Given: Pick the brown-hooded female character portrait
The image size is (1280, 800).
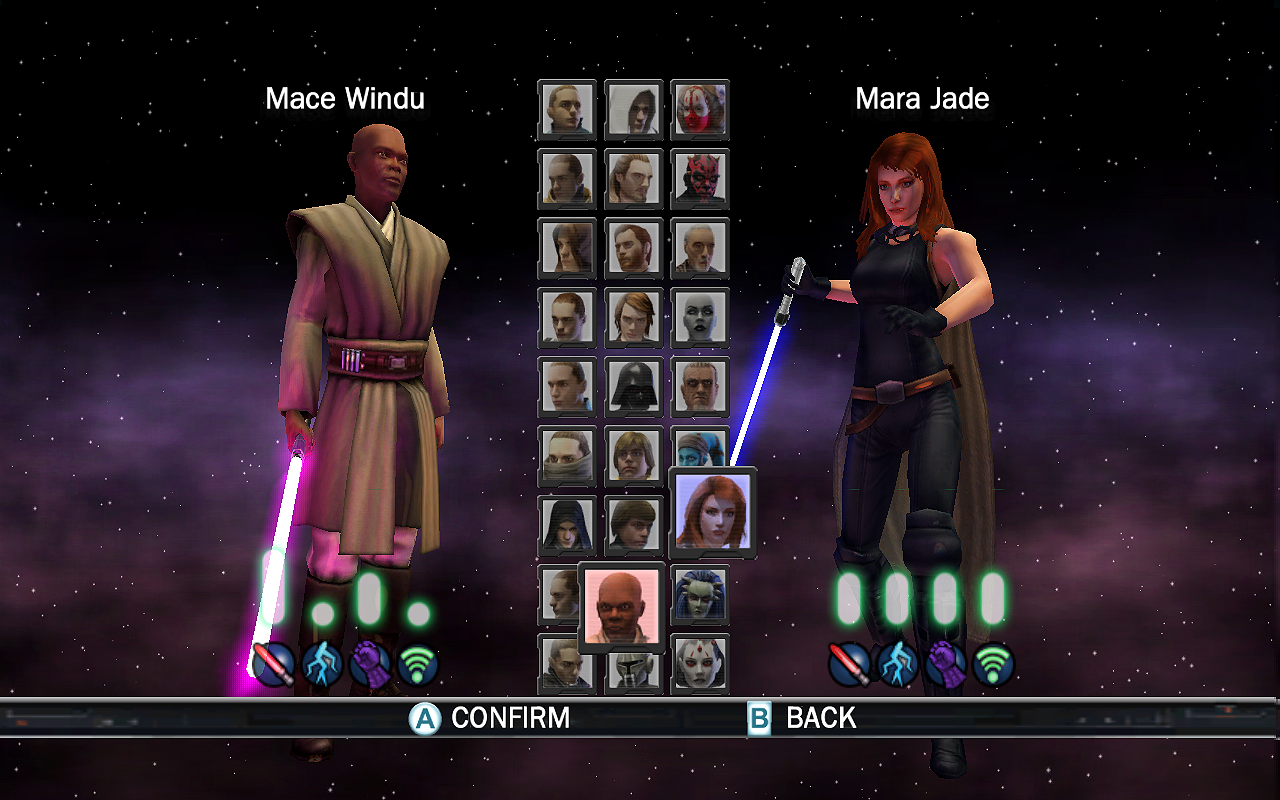Looking at the screenshot, I should tap(567, 247).
